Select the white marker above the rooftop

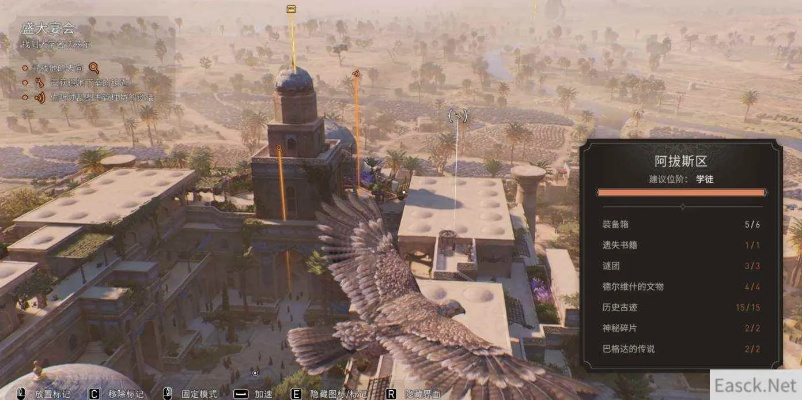click(459, 116)
